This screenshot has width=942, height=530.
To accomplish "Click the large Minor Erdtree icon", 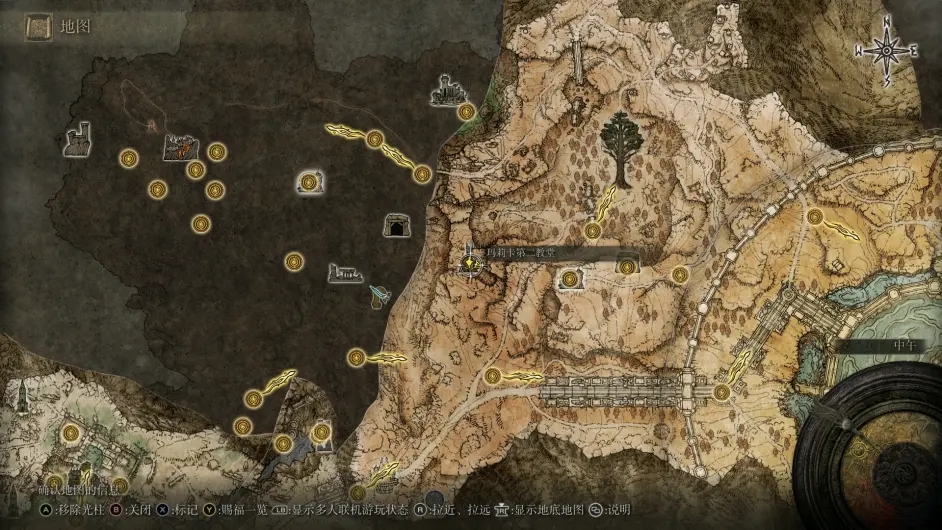I will [x=622, y=151].
